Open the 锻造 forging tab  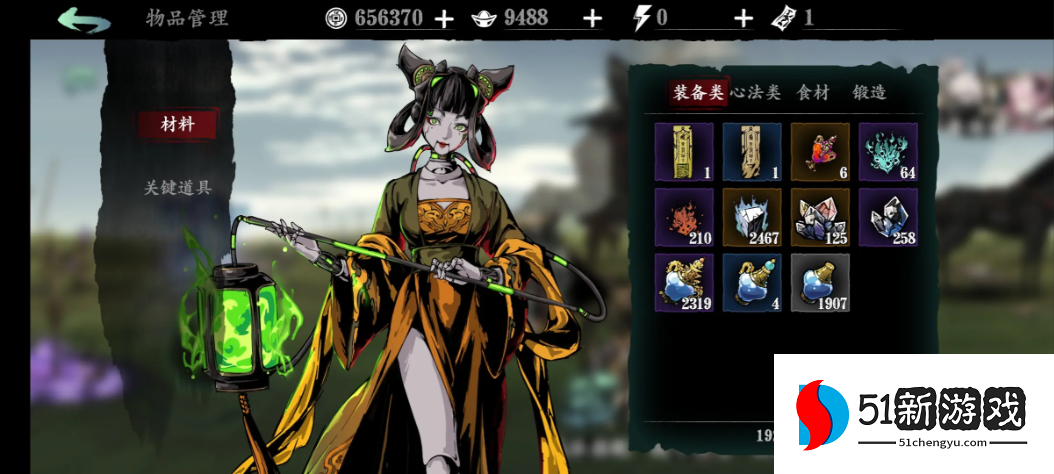click(x=869, y=93)
